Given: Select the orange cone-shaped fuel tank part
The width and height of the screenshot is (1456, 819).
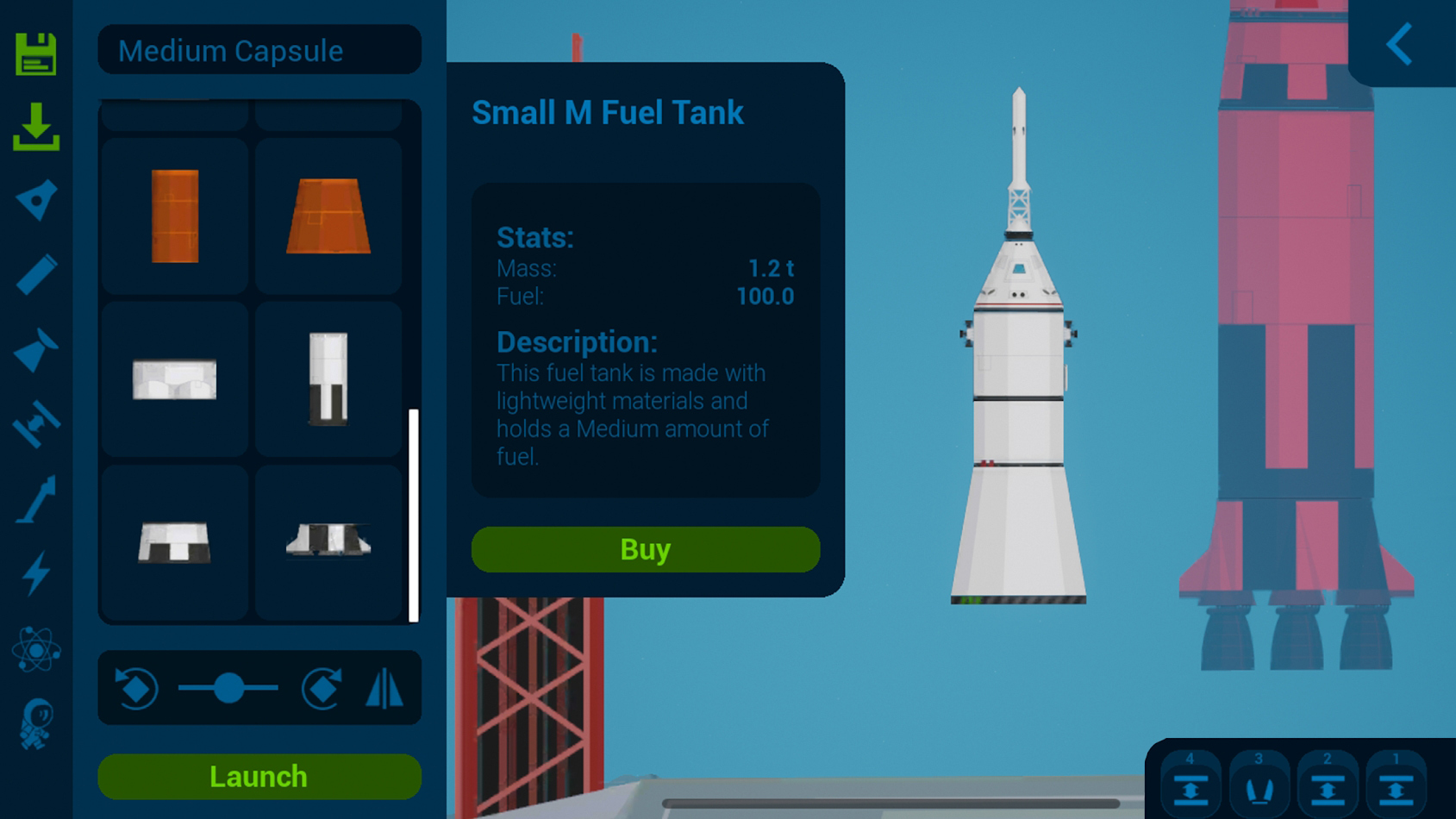Looking at the screenshot, I should click(x=328, y=216).
